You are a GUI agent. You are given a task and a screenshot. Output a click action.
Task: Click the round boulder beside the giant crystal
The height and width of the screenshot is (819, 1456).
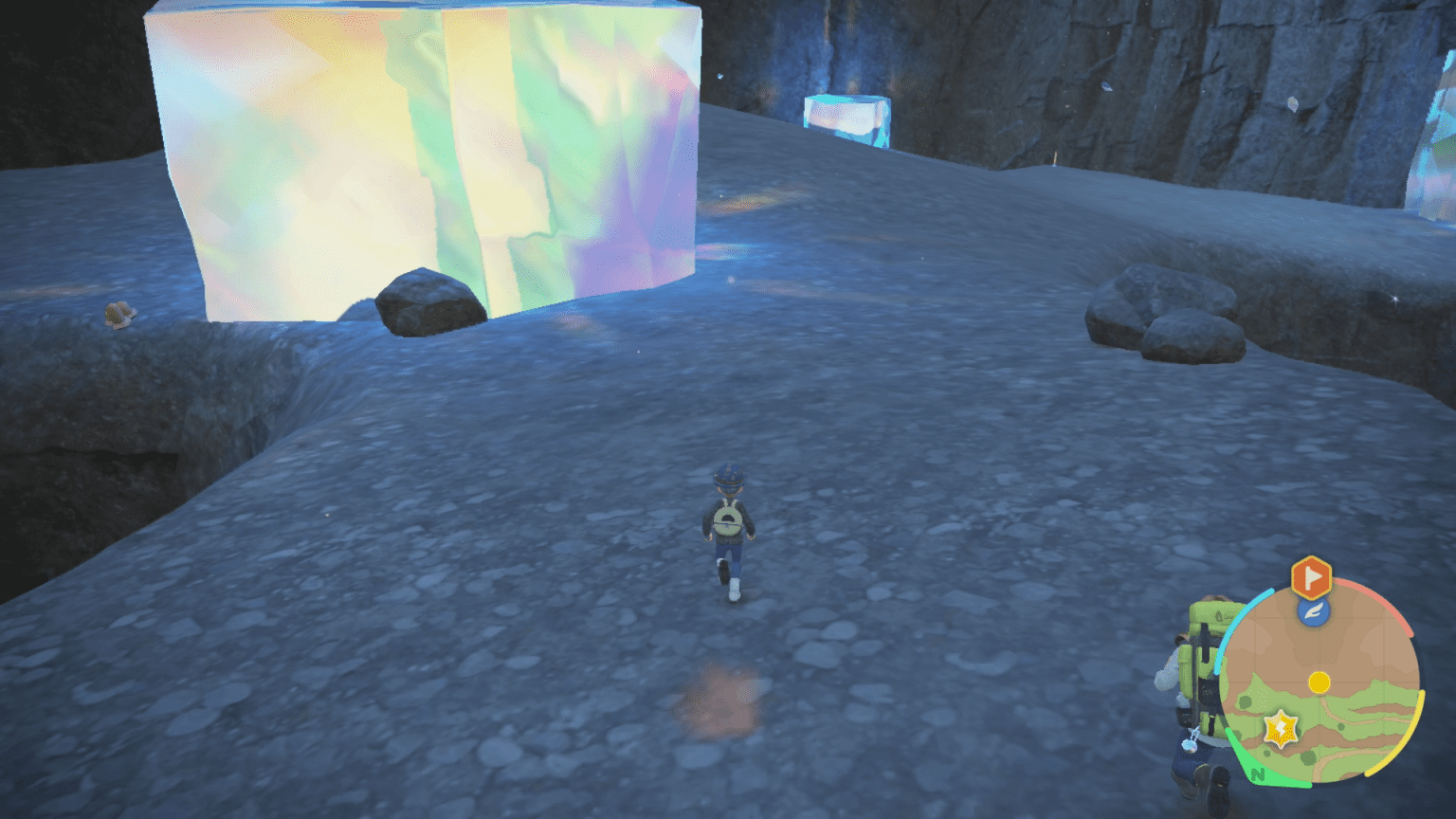(426, 301)
